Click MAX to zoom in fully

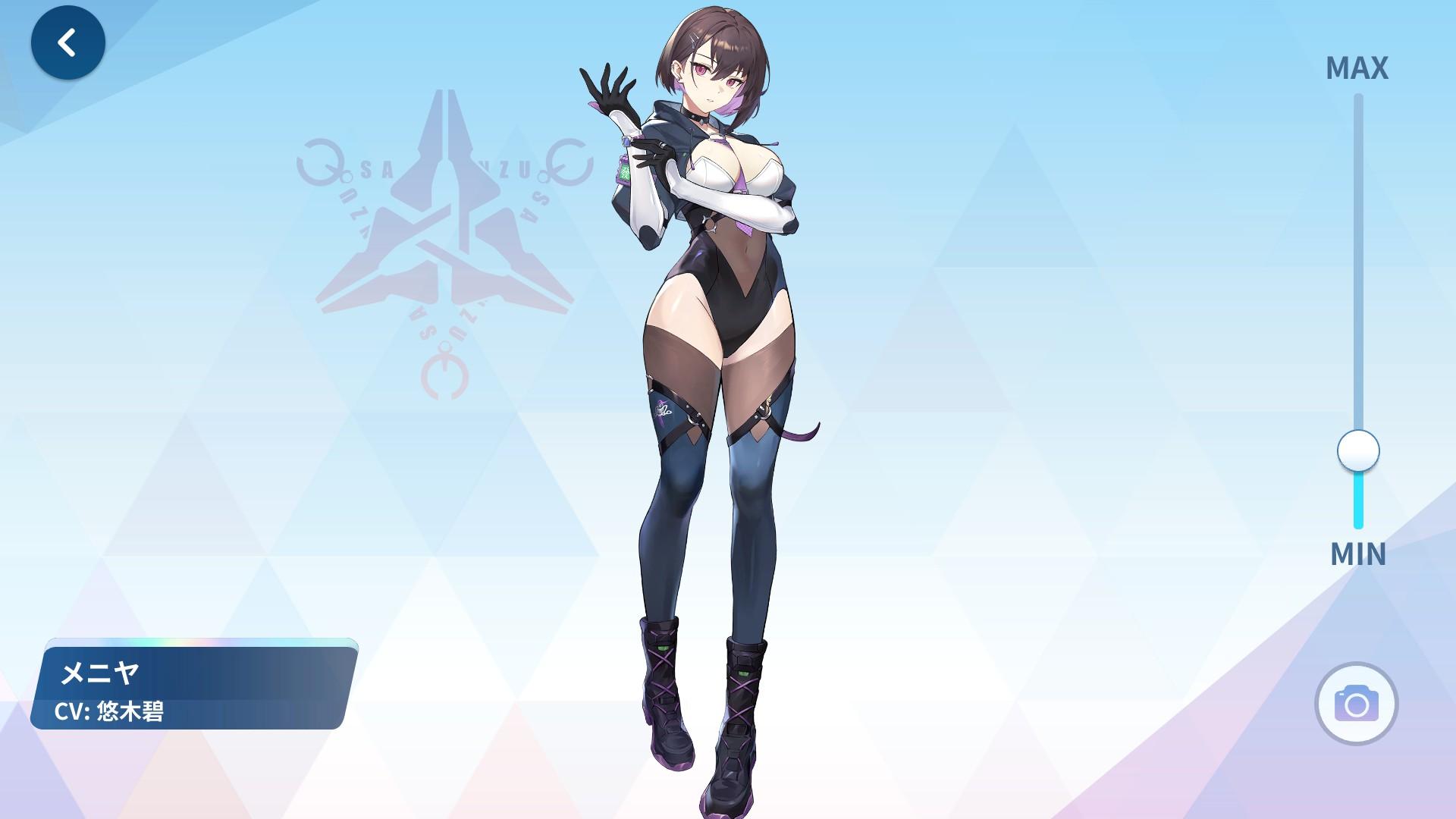coord(1357,68)
